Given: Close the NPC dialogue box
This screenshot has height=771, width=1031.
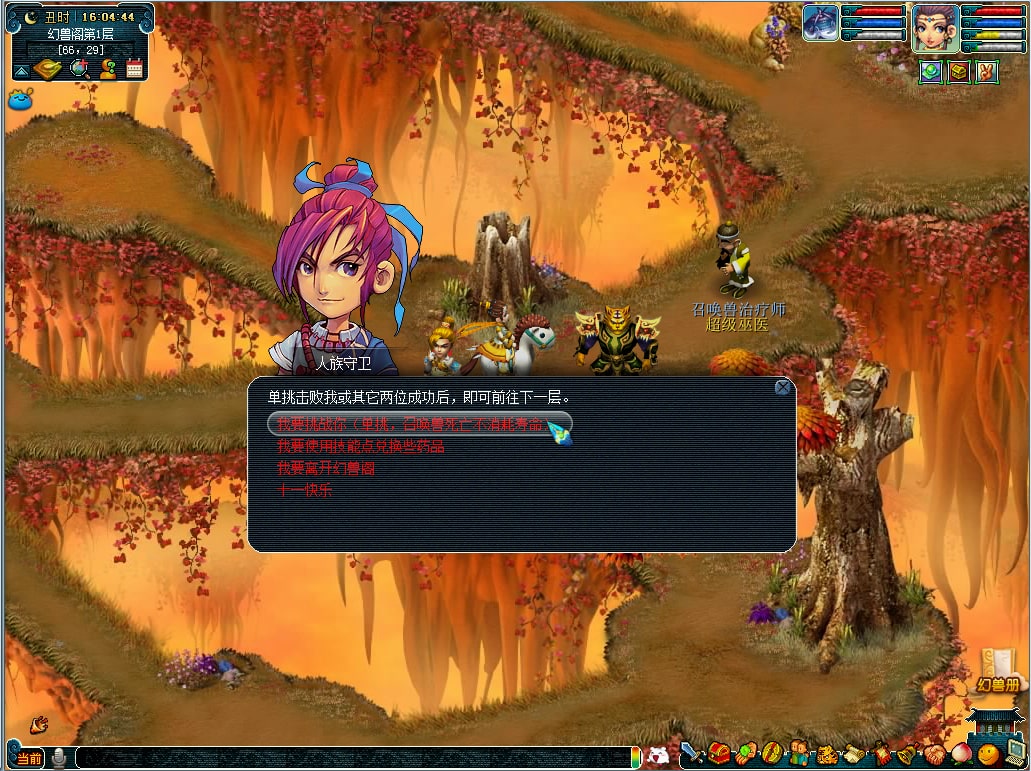Looking at the screenshot, I should (x=783, y=388).
